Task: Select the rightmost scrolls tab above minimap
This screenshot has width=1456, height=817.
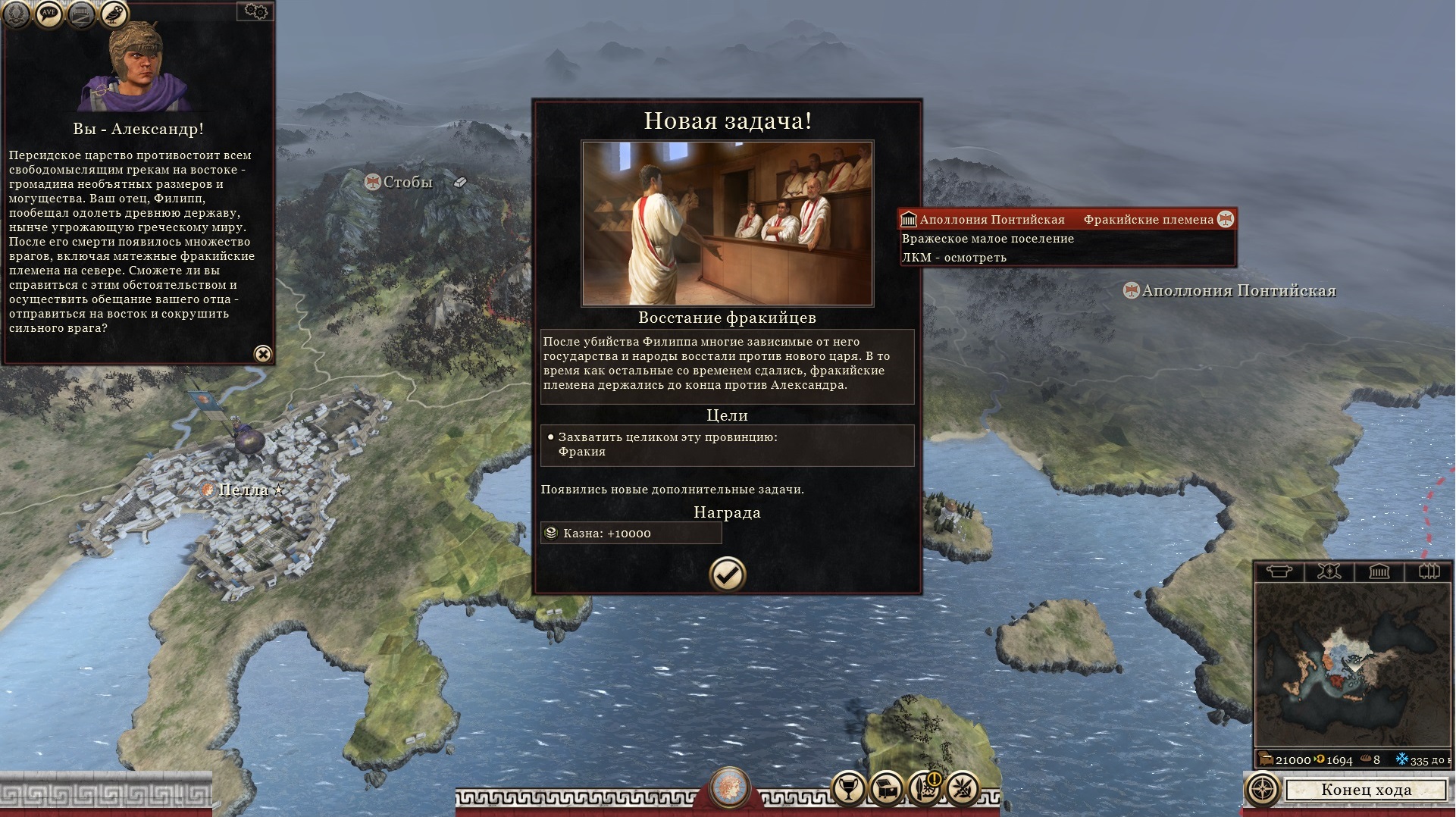Action: [x=1429, y=571]
